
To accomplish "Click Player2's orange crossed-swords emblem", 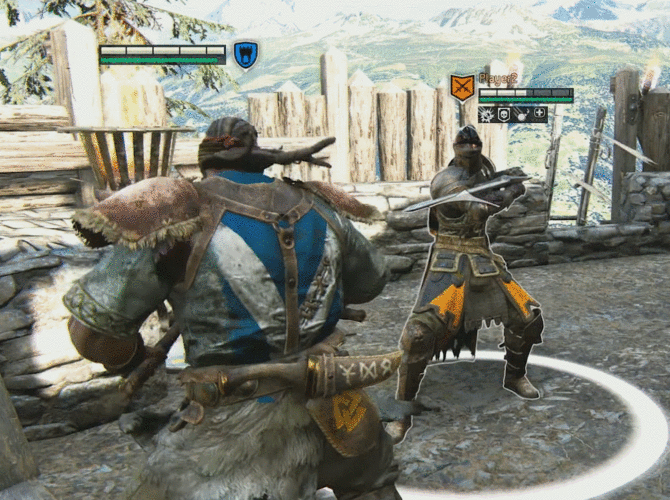I will (x=461, y=88).
